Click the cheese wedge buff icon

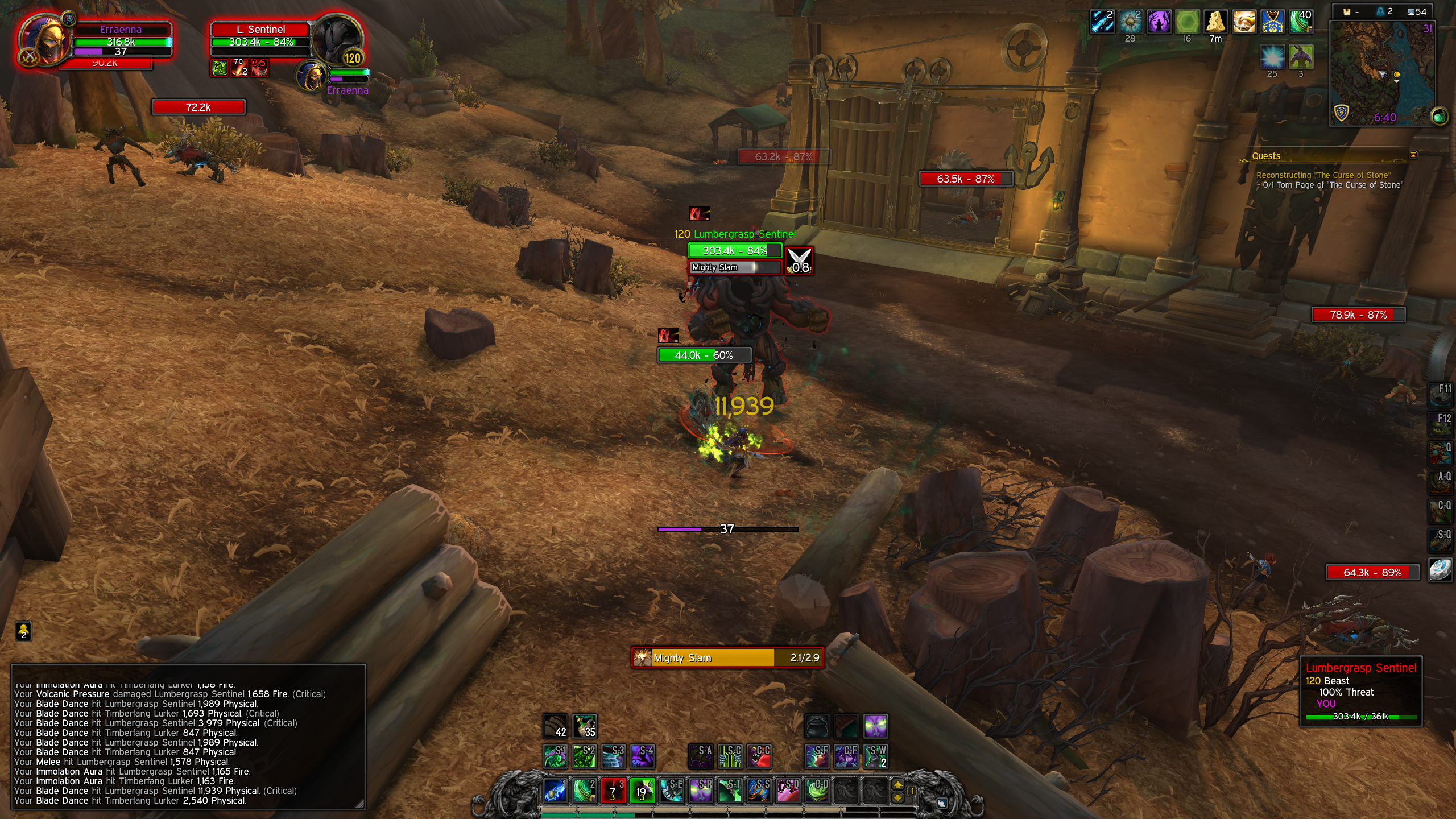pyautogui.click(x=1215, y=22)
